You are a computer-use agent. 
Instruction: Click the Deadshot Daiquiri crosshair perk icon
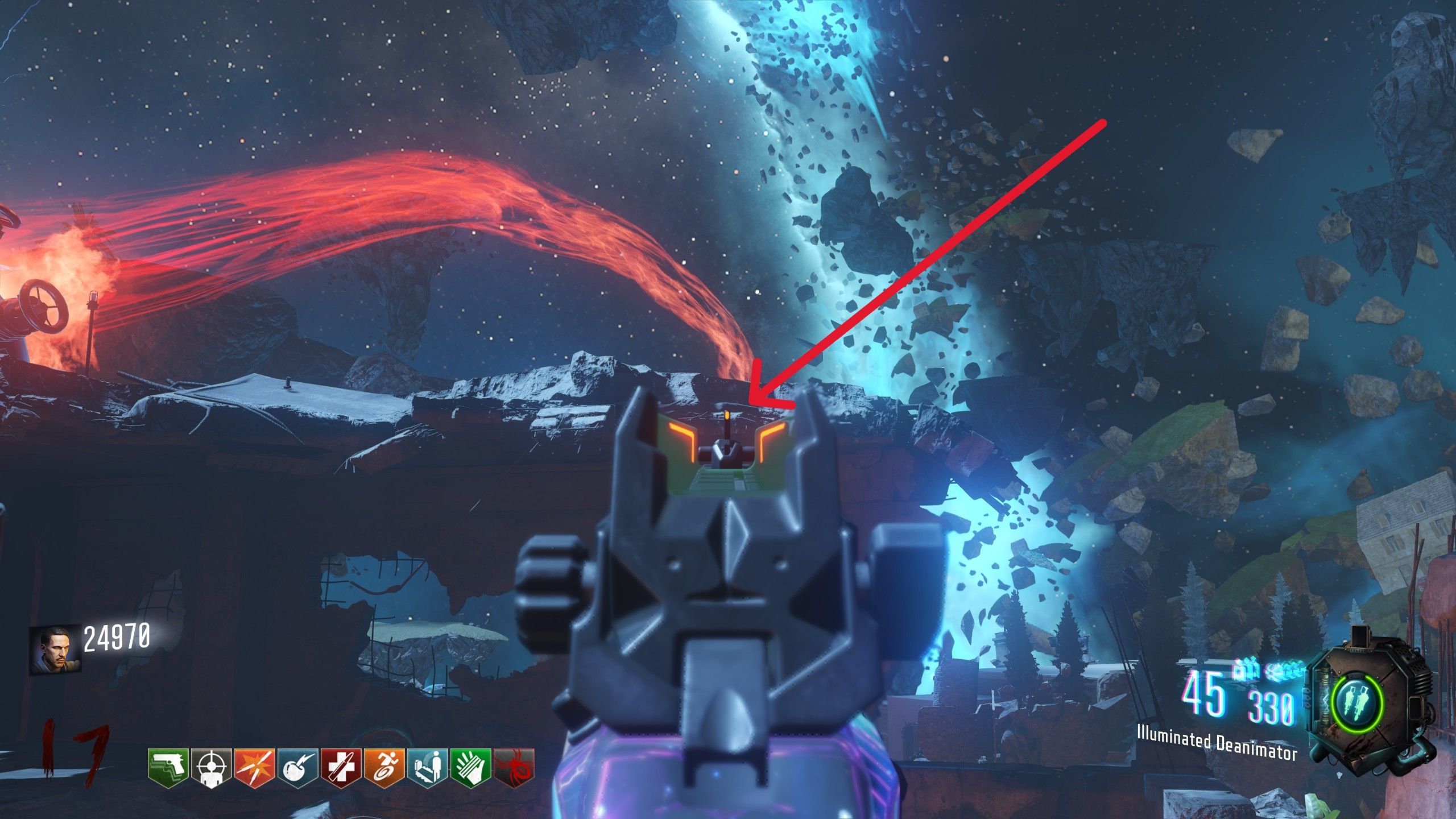tap(211, 768)
